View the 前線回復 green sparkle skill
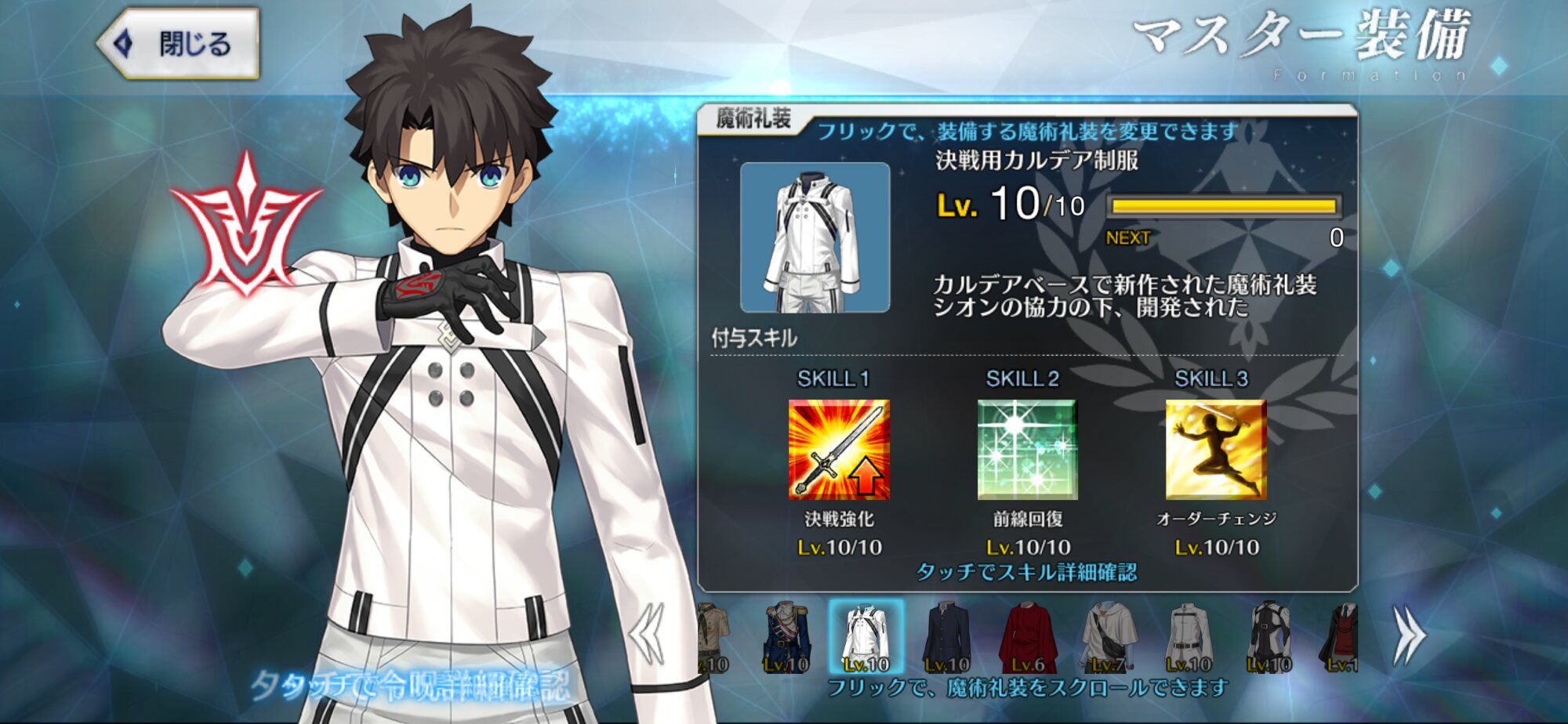Viewport: 1568px width, 724px height. coord(1027,450)
